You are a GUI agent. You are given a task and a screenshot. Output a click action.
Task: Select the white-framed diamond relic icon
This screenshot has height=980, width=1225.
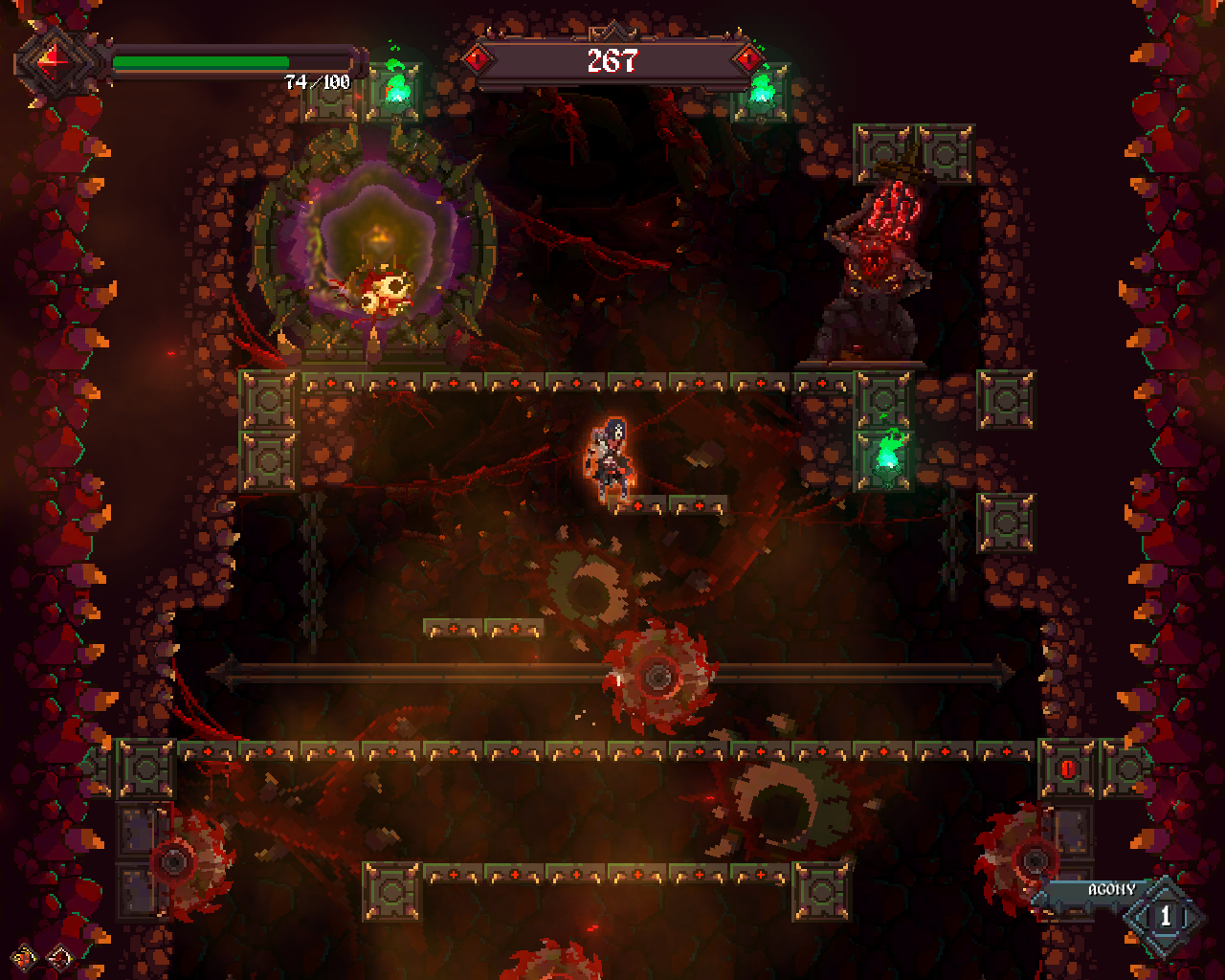tap(59, 956)
